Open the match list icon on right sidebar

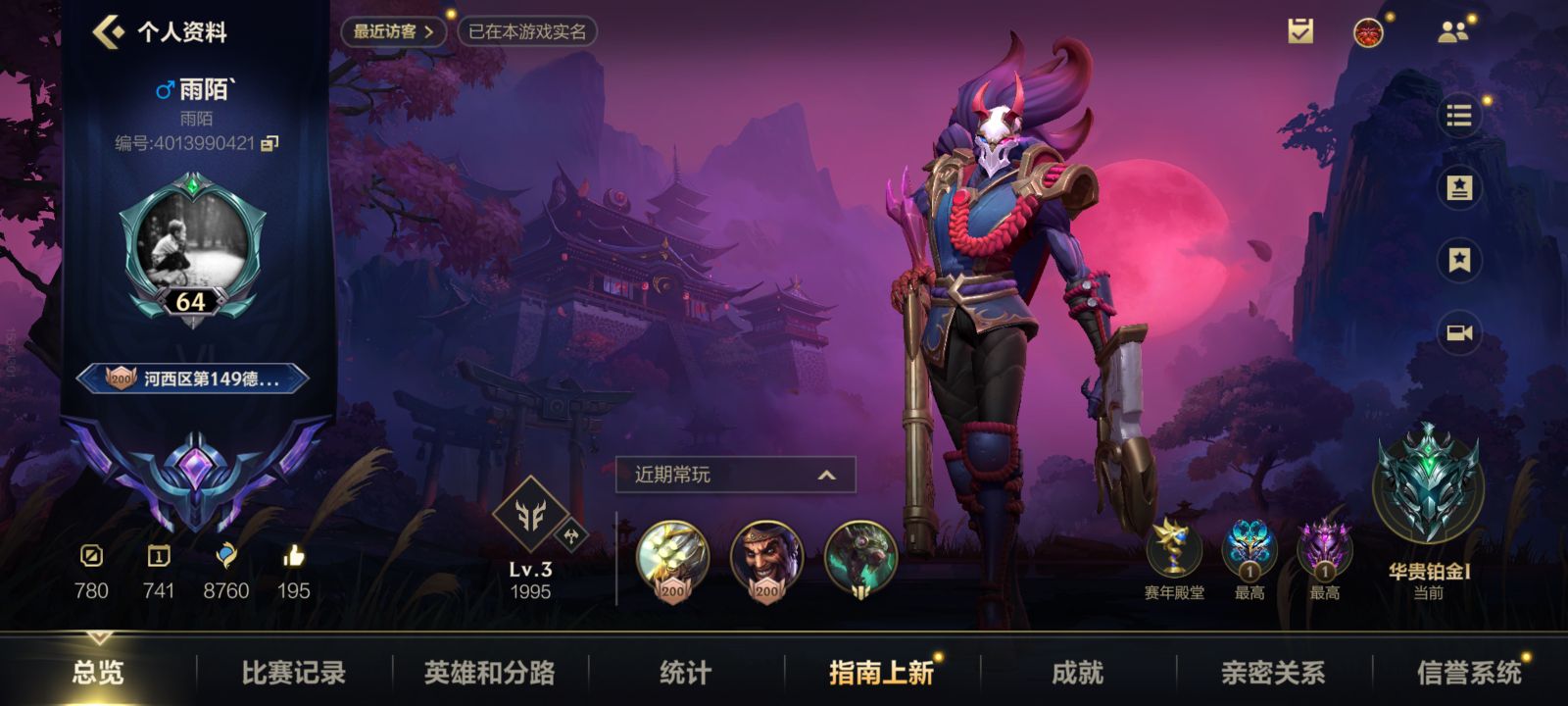(x=1458, y=115)
